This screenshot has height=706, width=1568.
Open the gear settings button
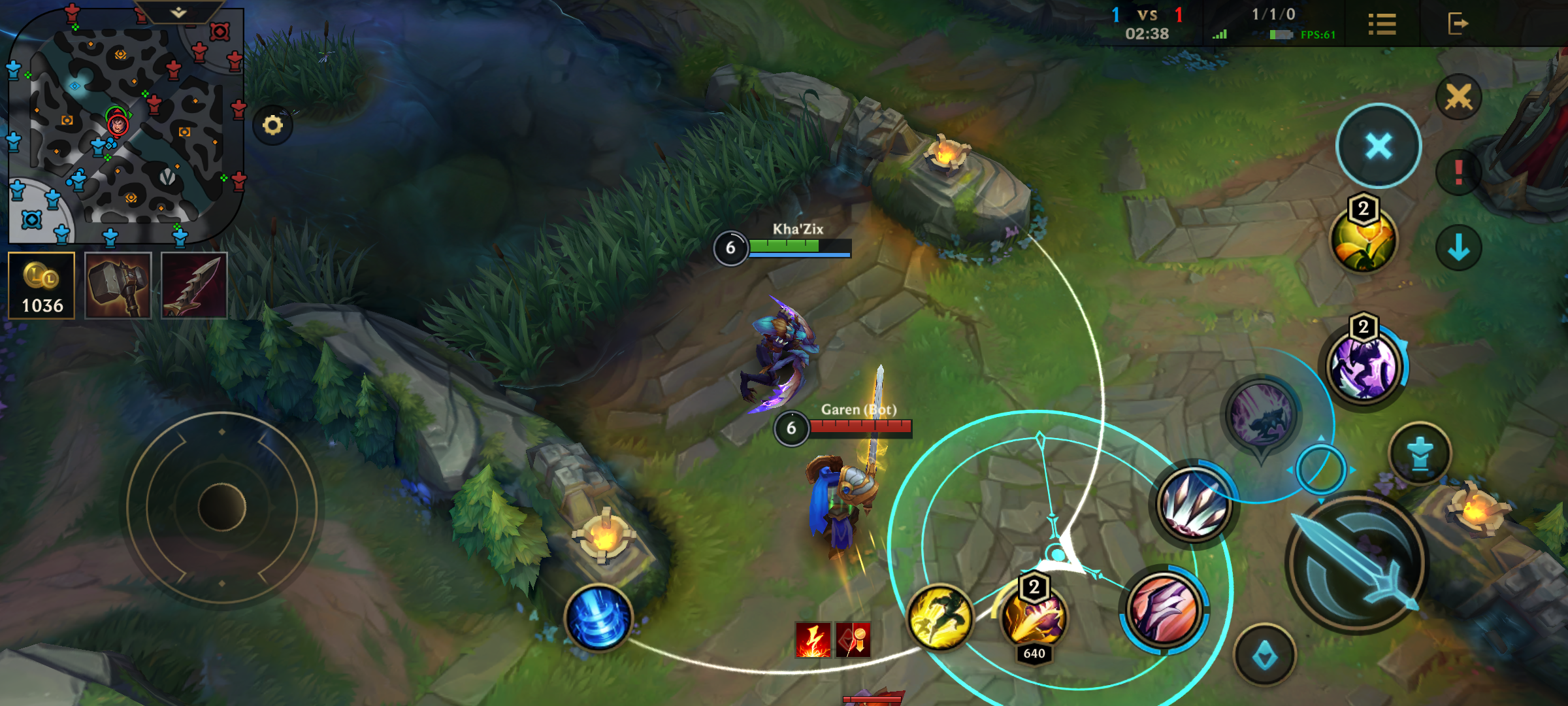(x=273, y=125)
